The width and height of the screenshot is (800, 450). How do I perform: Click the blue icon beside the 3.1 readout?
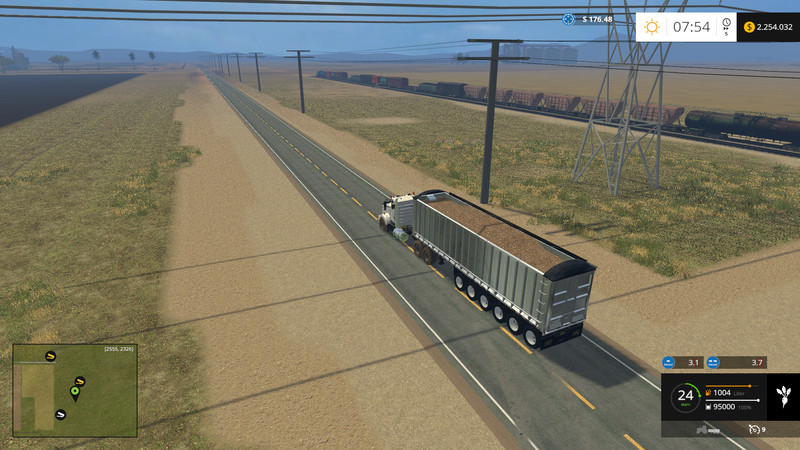tap(669, 362)
